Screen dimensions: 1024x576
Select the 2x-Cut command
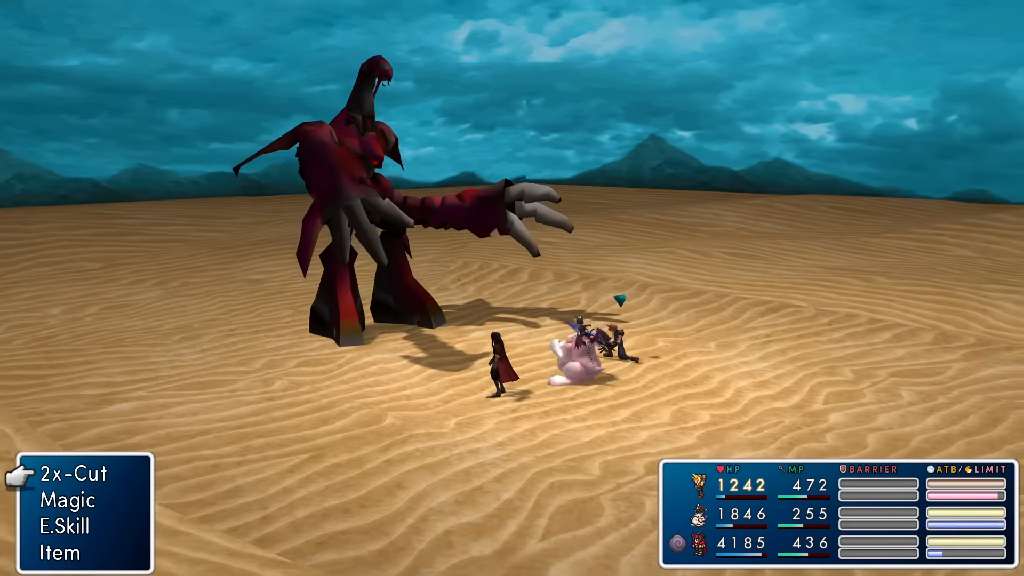coord(73,474)
